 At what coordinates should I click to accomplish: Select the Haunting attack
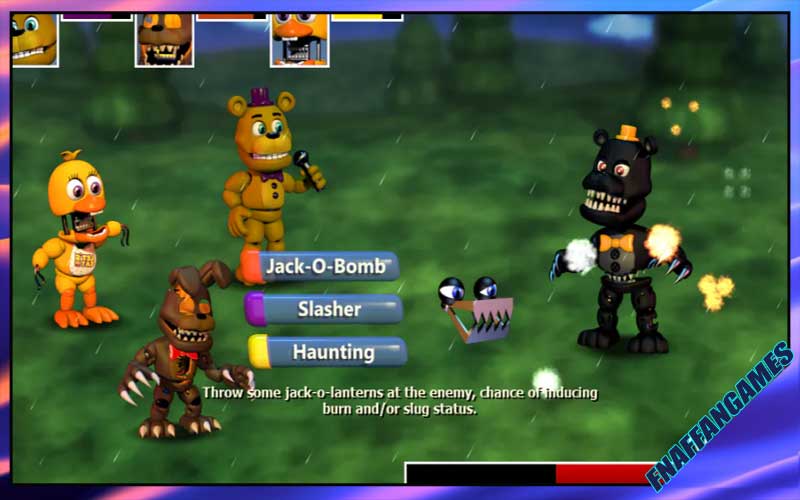pos(332,352)
